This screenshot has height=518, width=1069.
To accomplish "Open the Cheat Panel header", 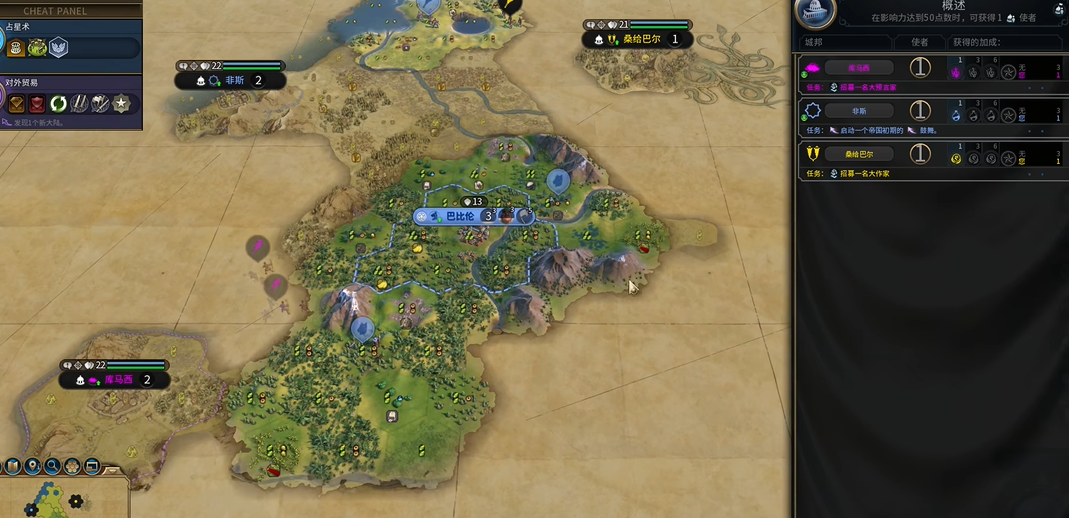I will point(55,11).
